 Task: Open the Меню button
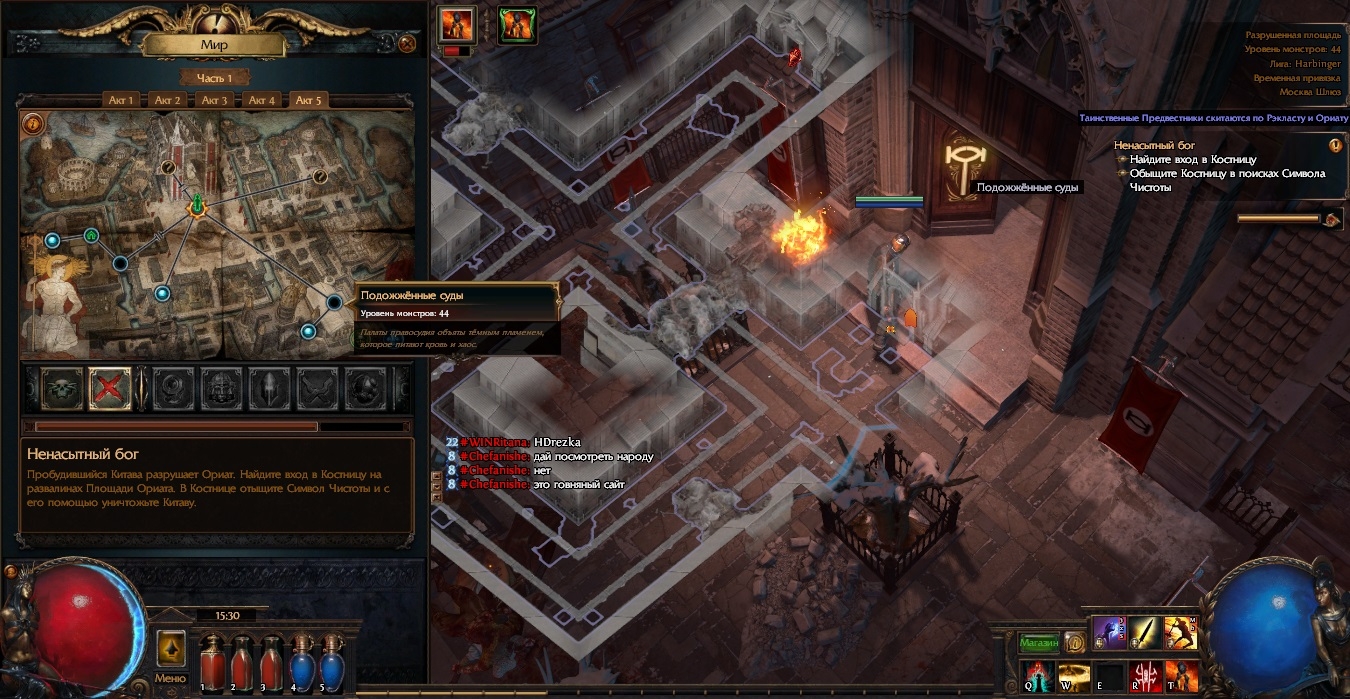170,651
